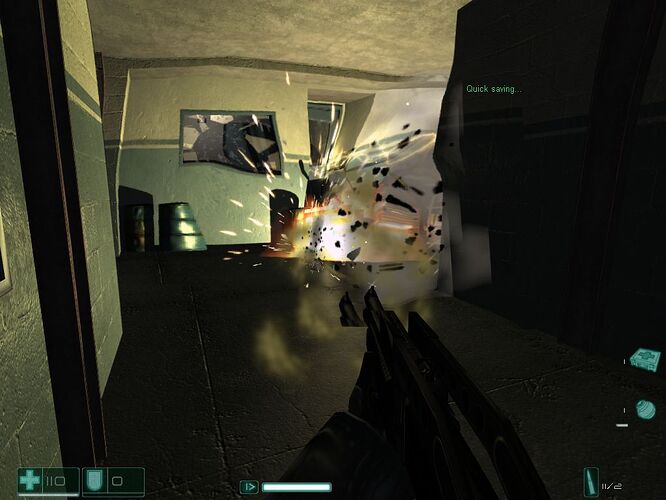Viewport: 666px width, 500px height.
Task: Click the health cross icon
Action: (x=30, y=481)
